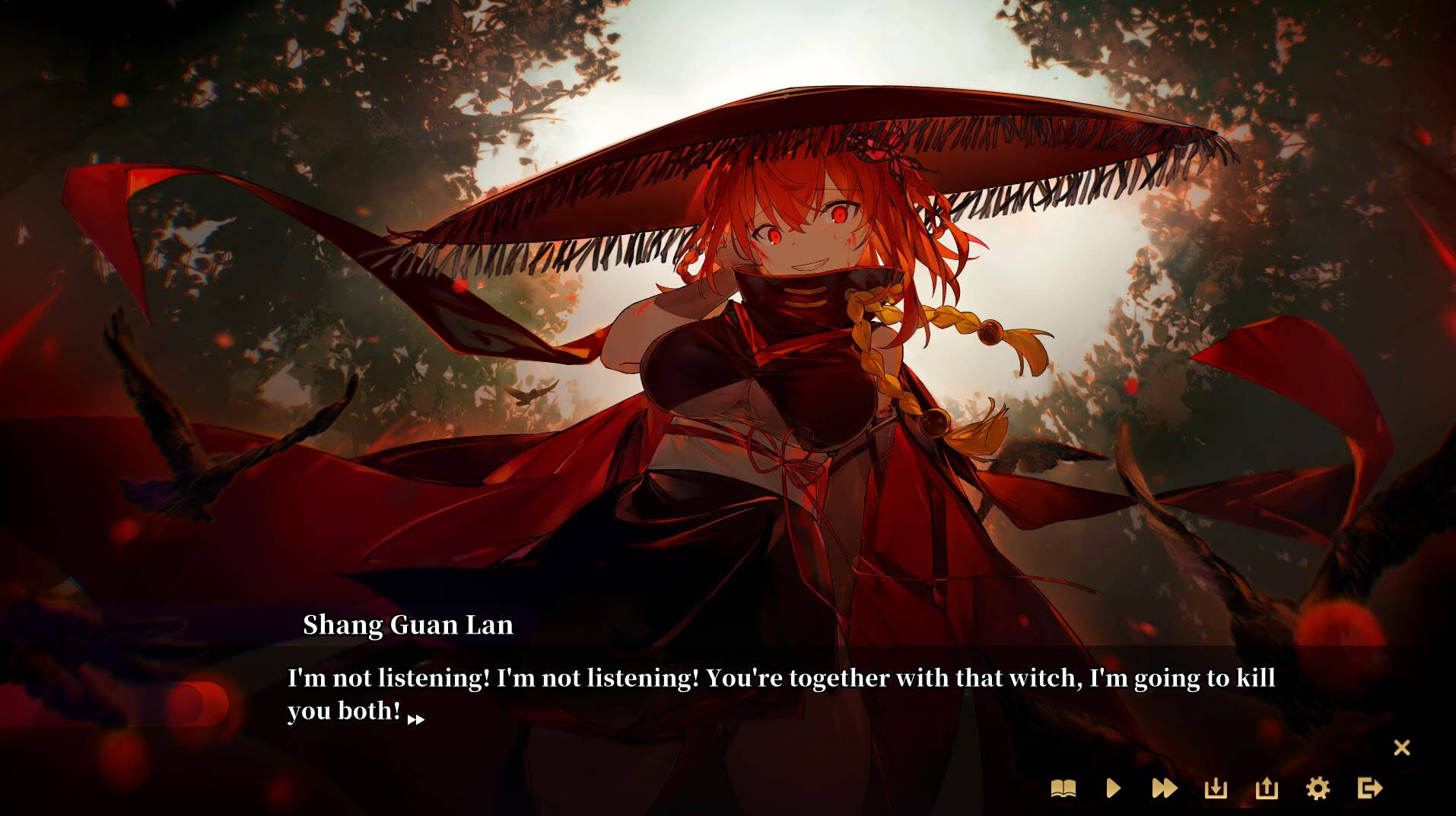Open the dialogue log book icon
Viewport: 1456px width, 816px height.
[x=1063, y=789]
